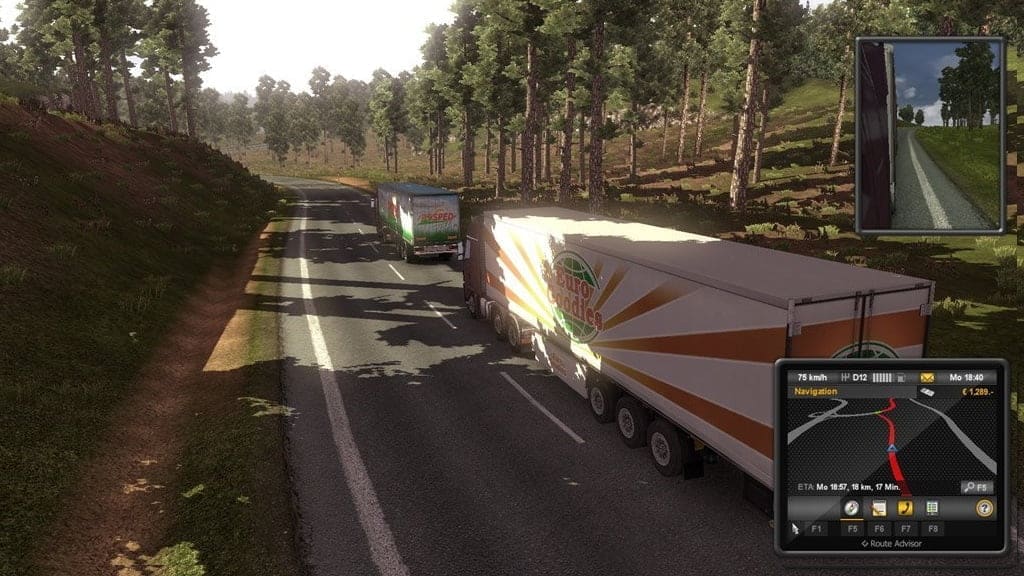1024x576 pixels.
Task: Open the Navigation compass tab
Action: [853, 508]
